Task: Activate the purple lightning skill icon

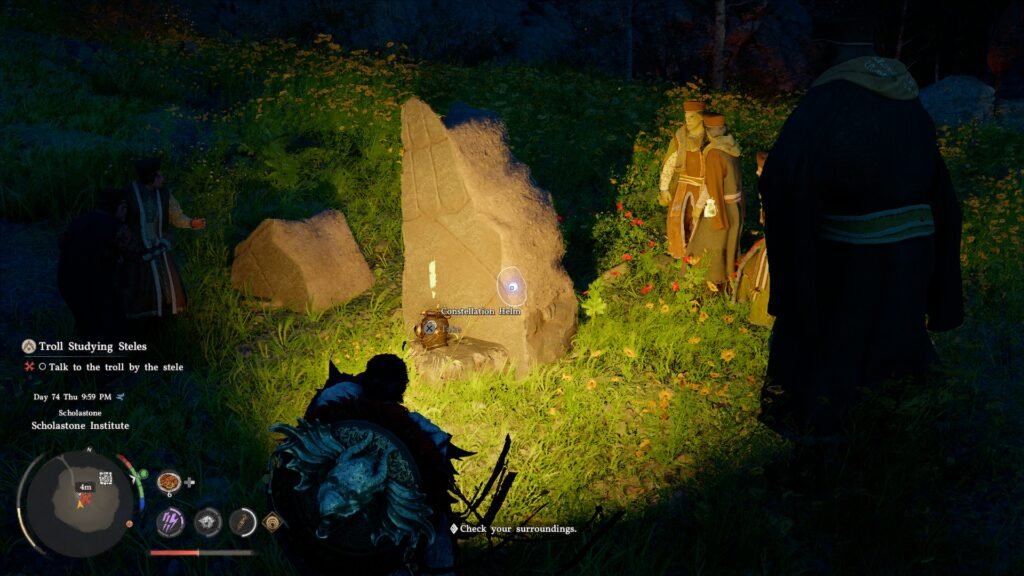Action: [x=170, y=521]
